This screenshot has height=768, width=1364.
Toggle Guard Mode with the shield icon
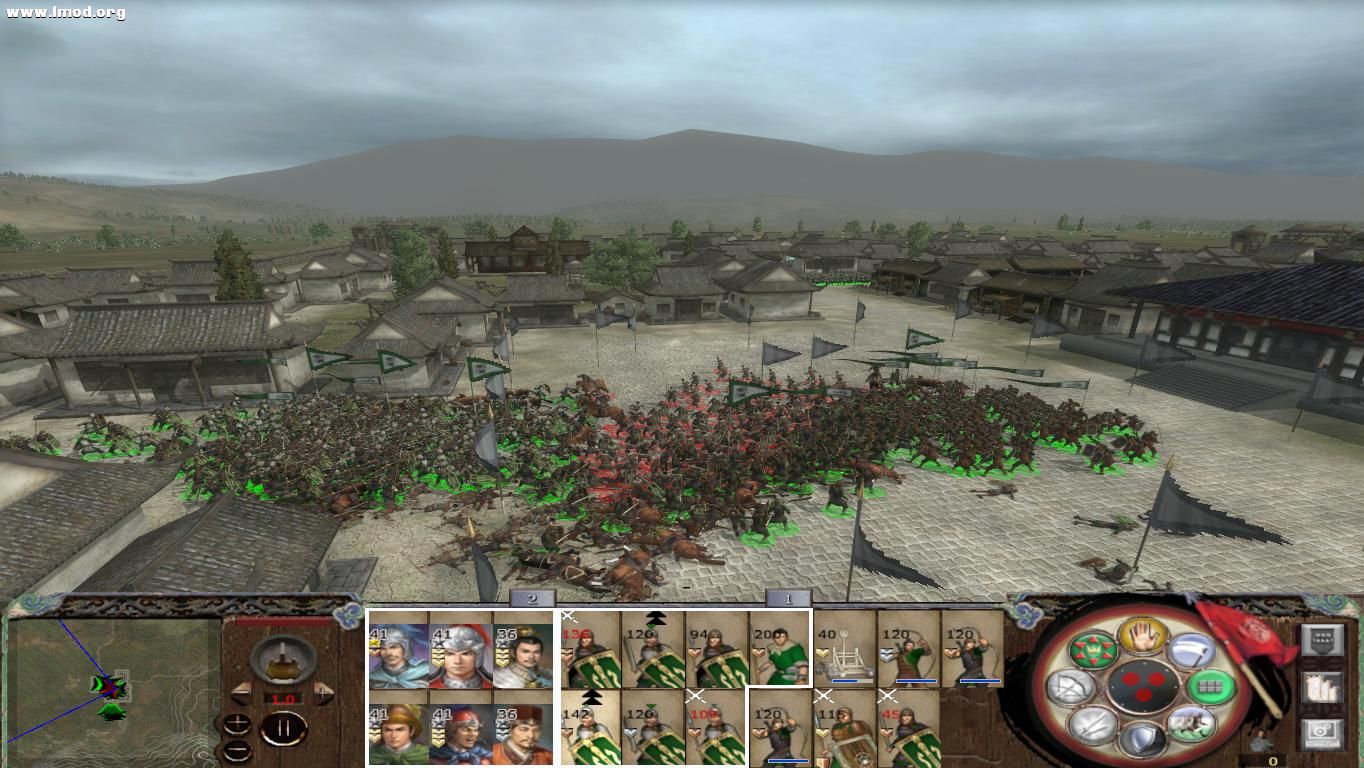tap(1141, 738)
